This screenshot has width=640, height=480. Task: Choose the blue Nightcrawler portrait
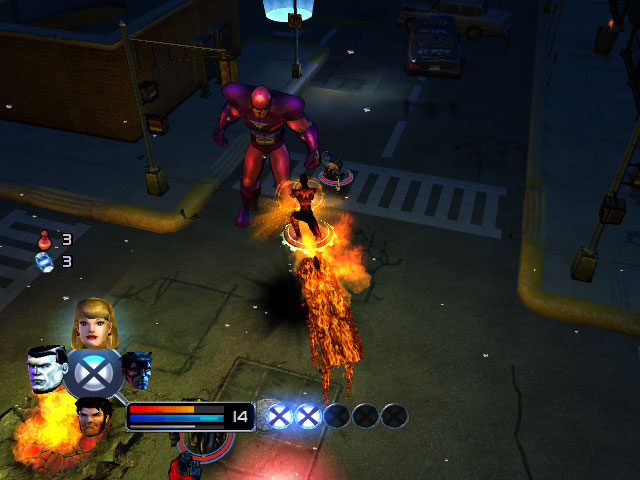[136, 370]
